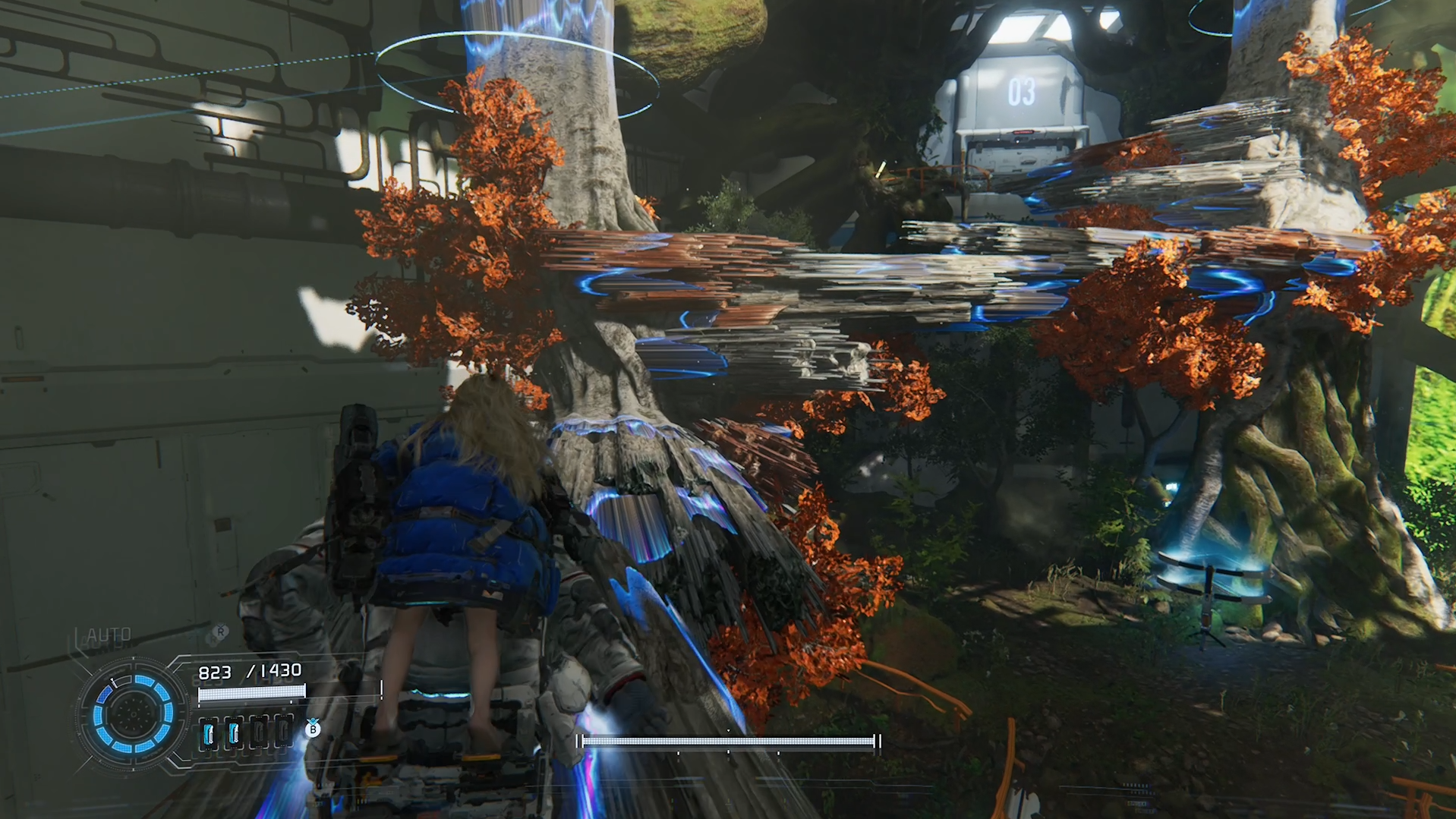Click the circular blue segmented gauge

click(133, 713)
